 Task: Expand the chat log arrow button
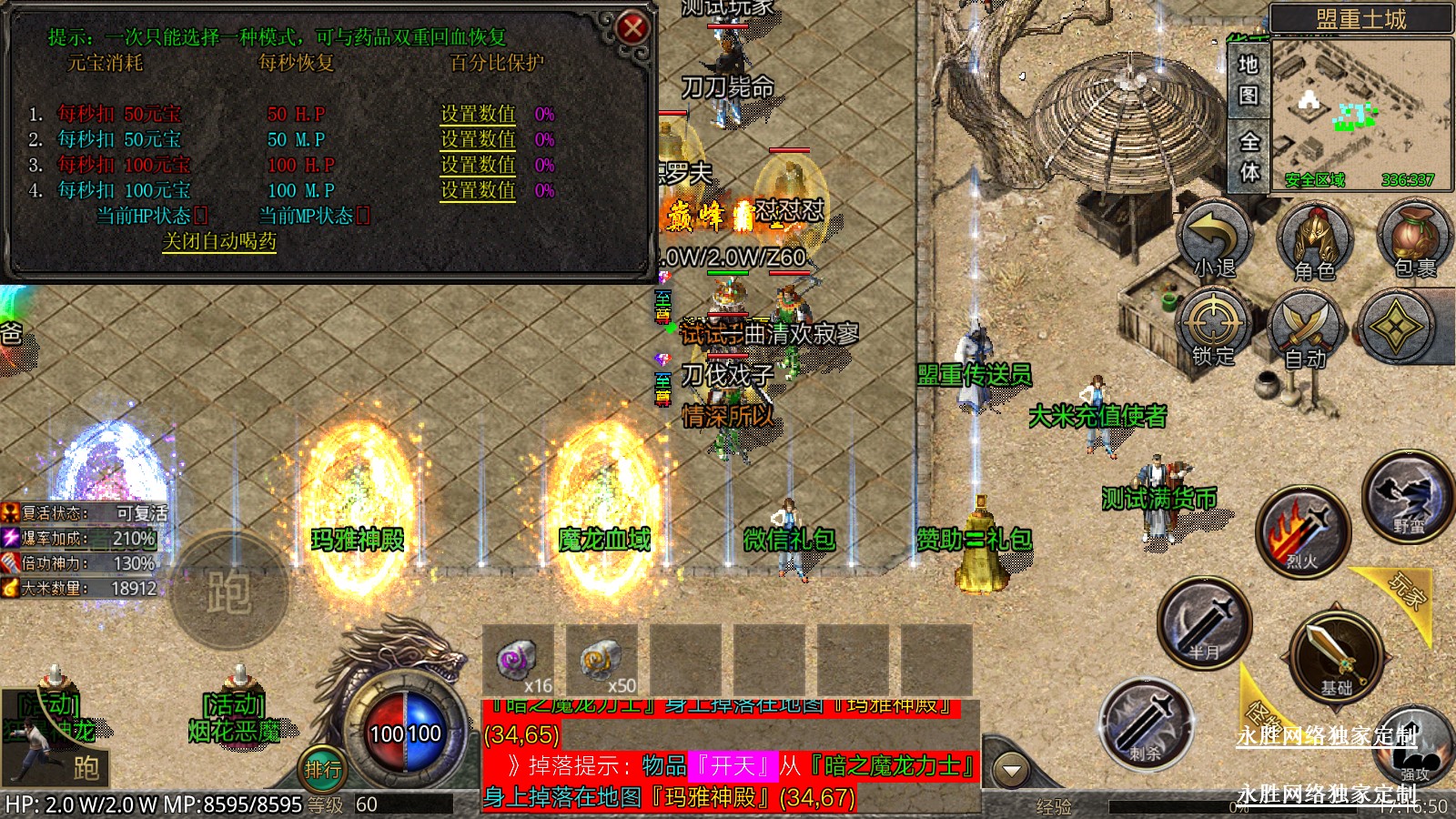1010,771
